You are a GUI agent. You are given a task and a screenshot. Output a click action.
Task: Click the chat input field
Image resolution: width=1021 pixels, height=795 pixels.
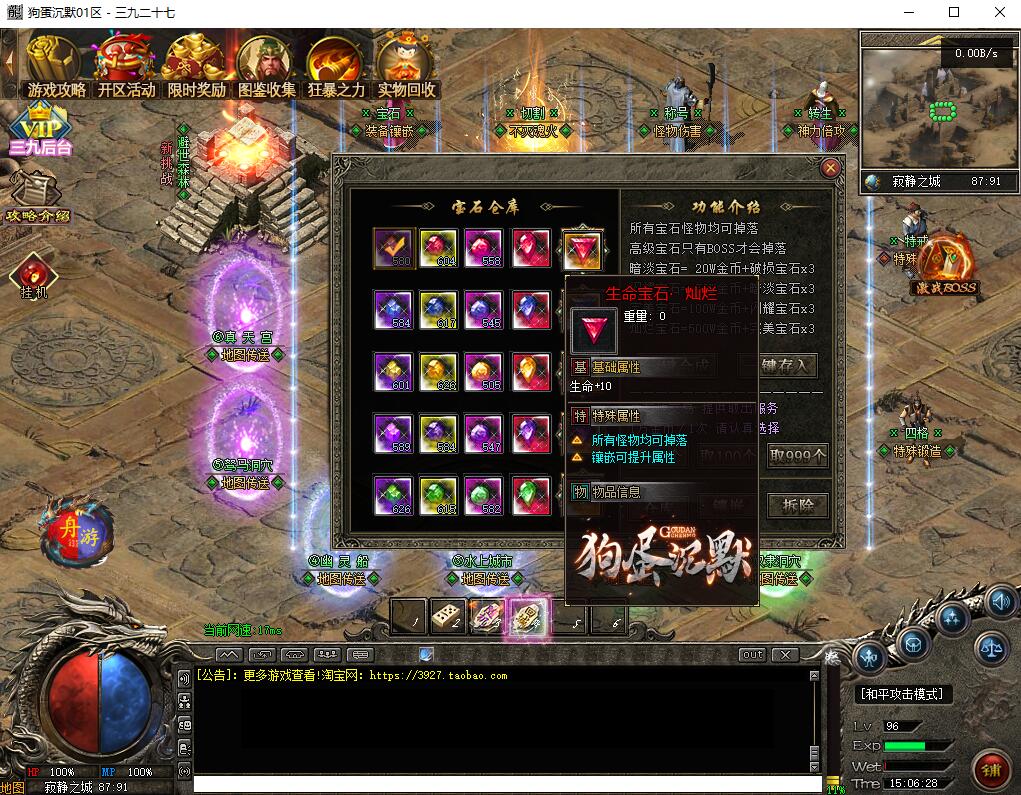500,785
